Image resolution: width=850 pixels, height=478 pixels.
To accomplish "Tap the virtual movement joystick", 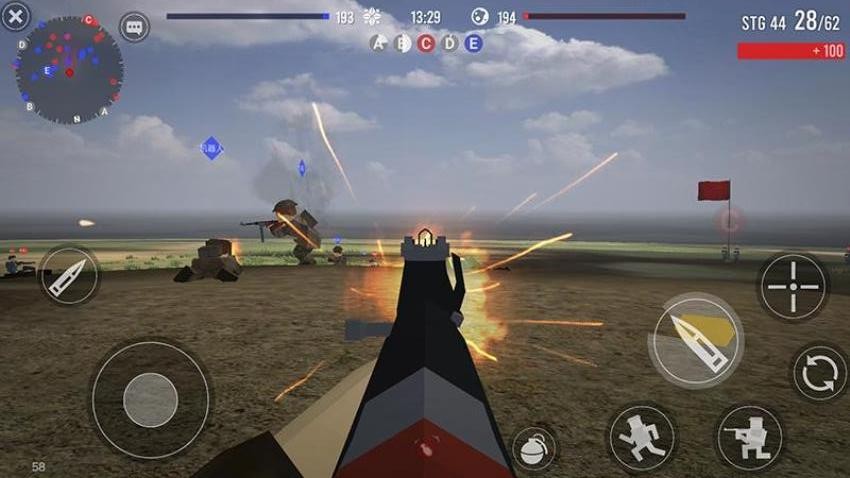I will (150, 399).
